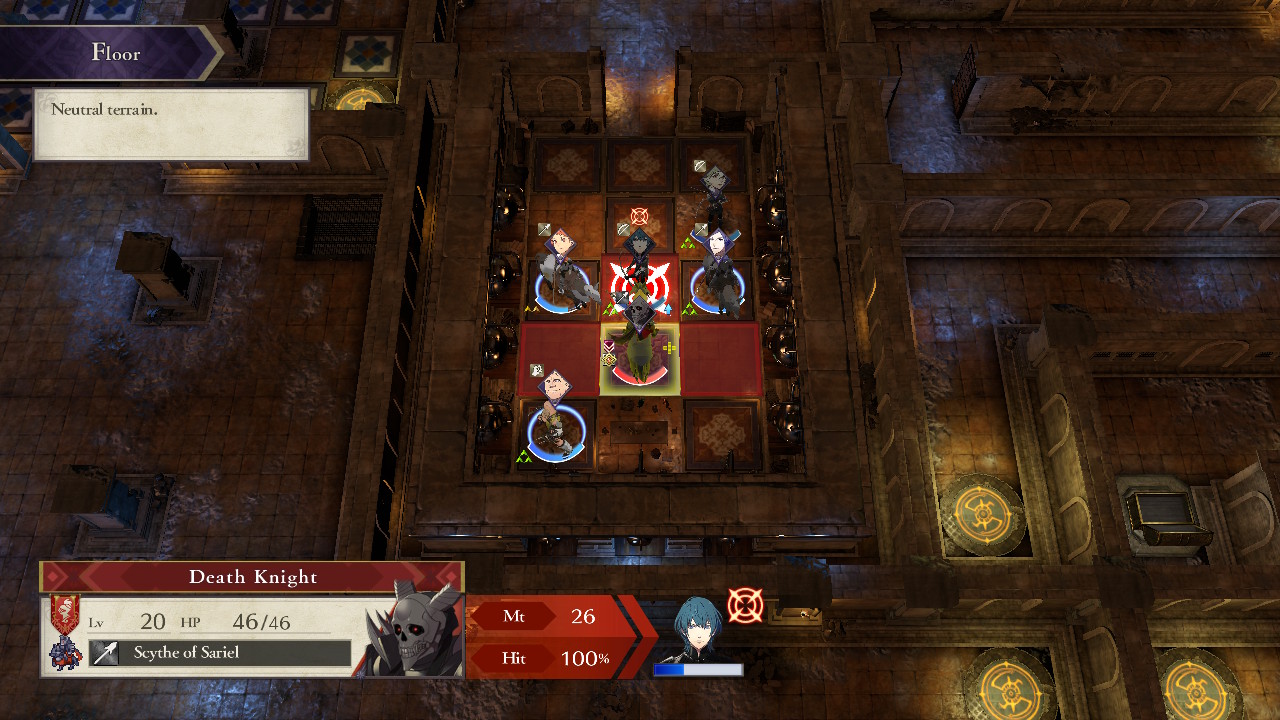Select the Floor header banner

click(115, 52)
